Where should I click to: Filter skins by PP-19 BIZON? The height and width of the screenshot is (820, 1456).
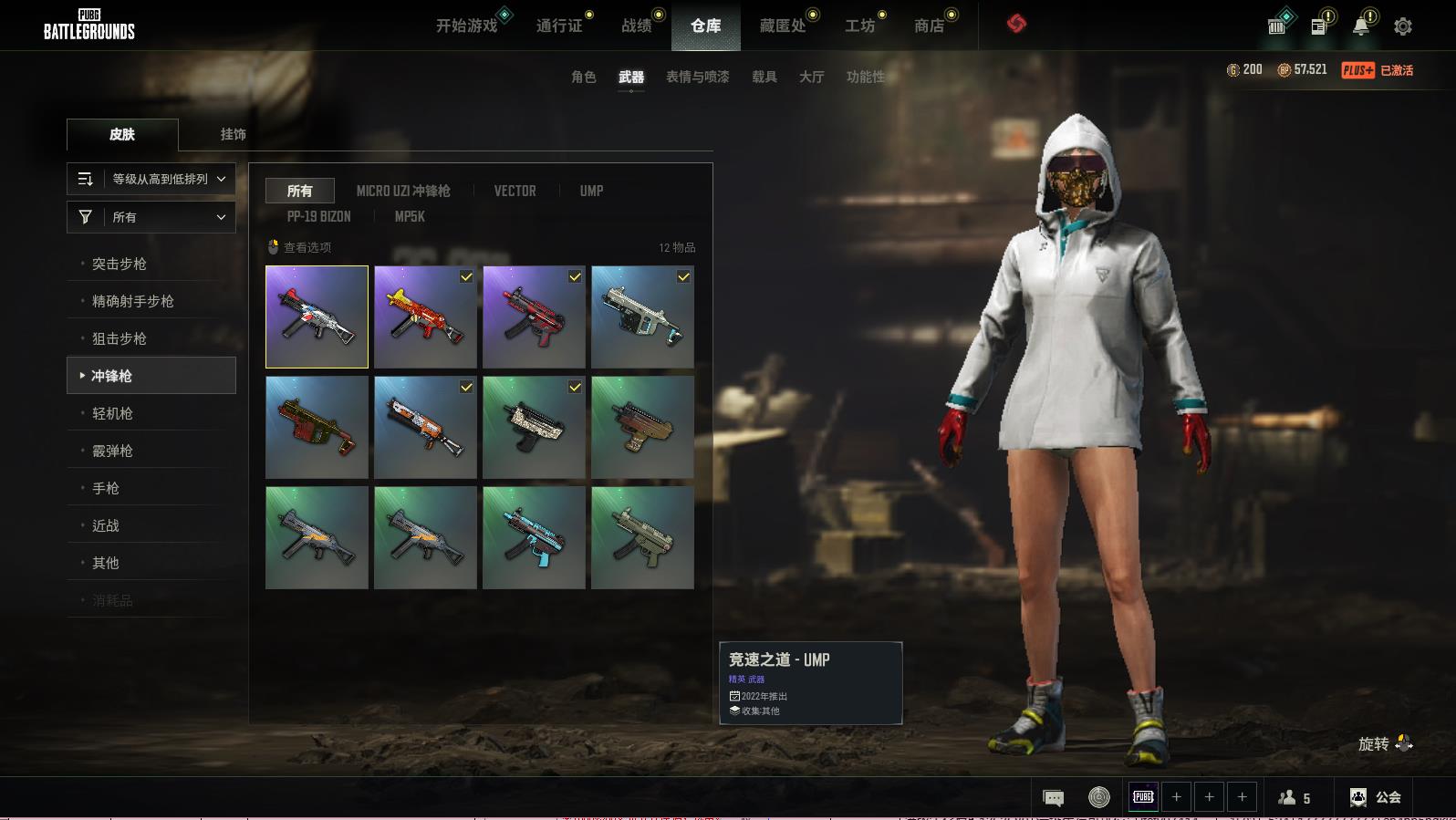(x=318, y=216)
